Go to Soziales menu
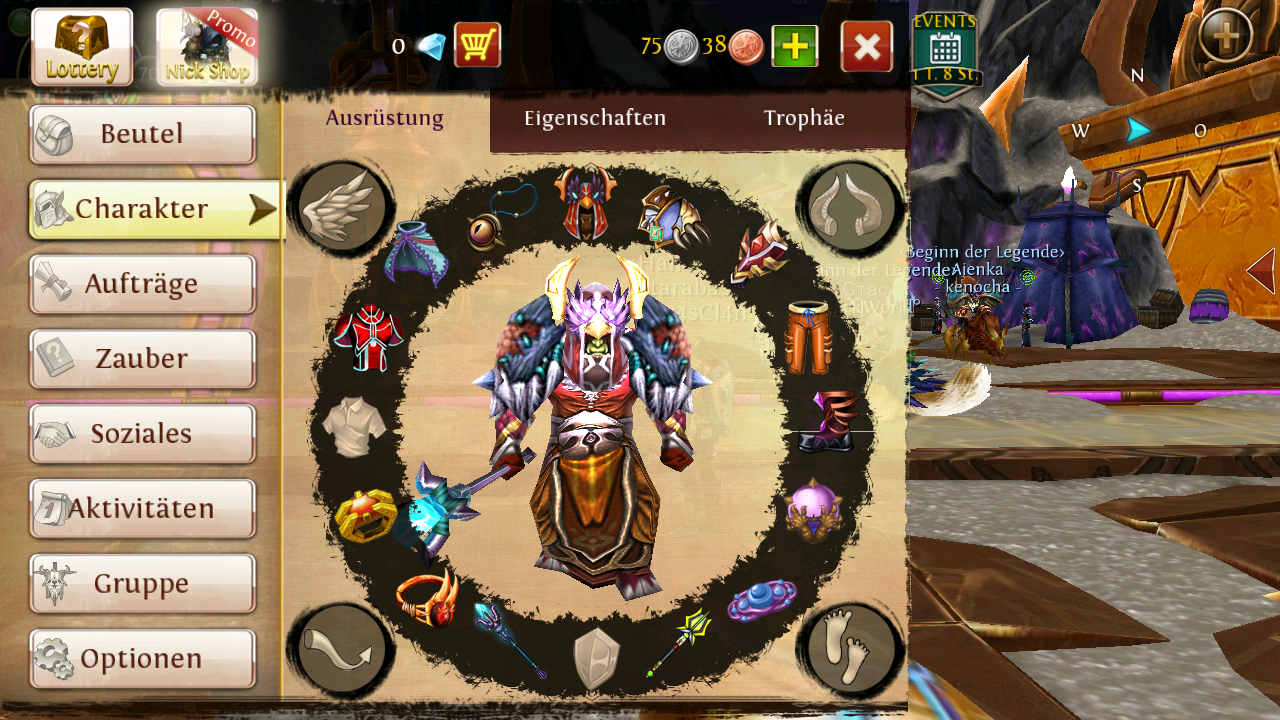 click(x=142, y=434)
